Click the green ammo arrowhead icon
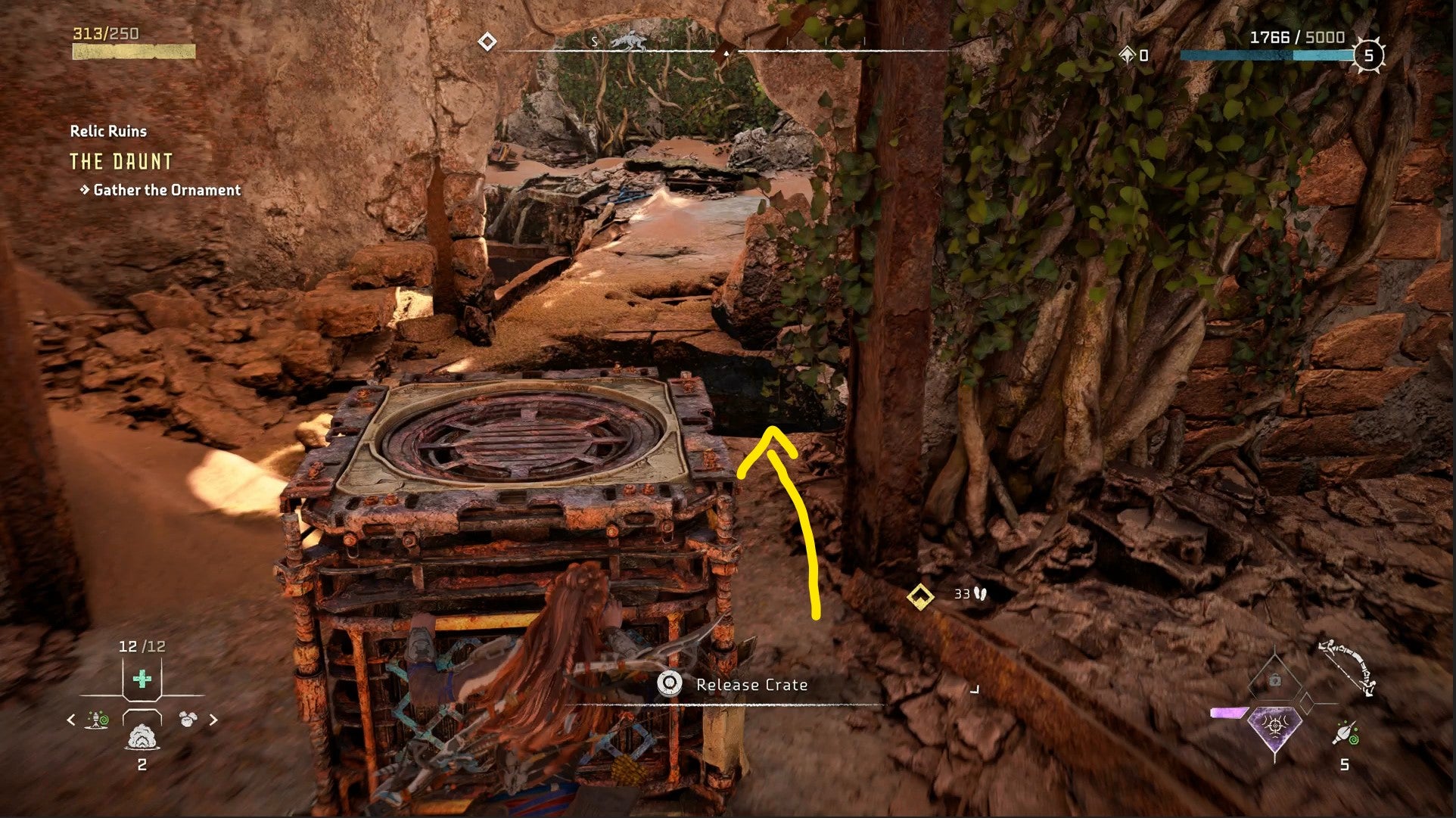Viewport: 1456px width, 818px height. click(x=1346, y=733)
